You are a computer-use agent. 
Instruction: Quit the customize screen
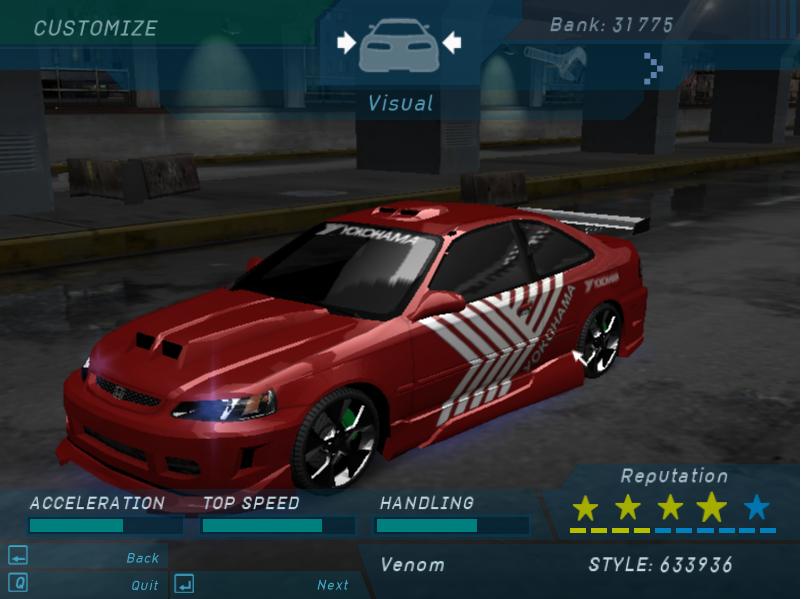coord(144,585)
